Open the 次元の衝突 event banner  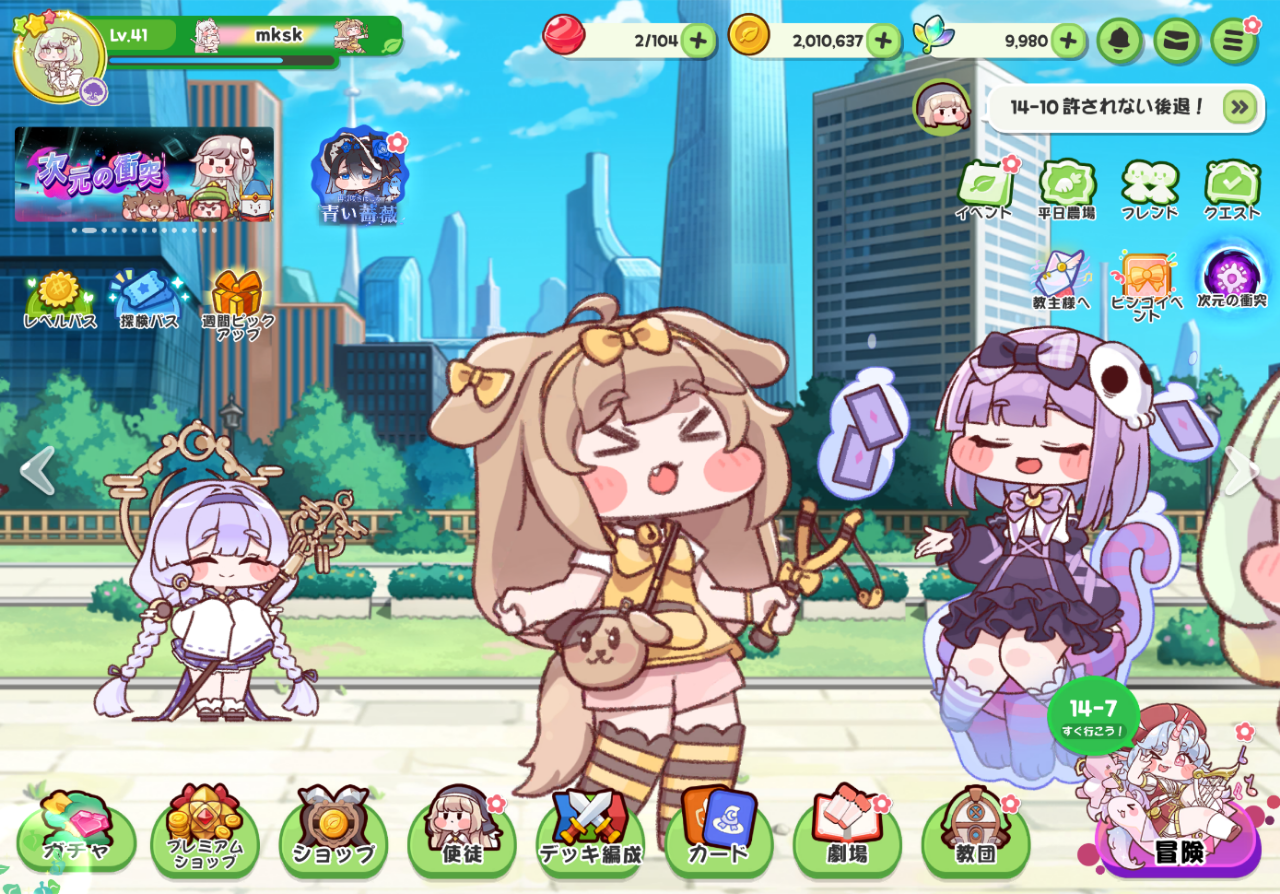pos(144,174)
